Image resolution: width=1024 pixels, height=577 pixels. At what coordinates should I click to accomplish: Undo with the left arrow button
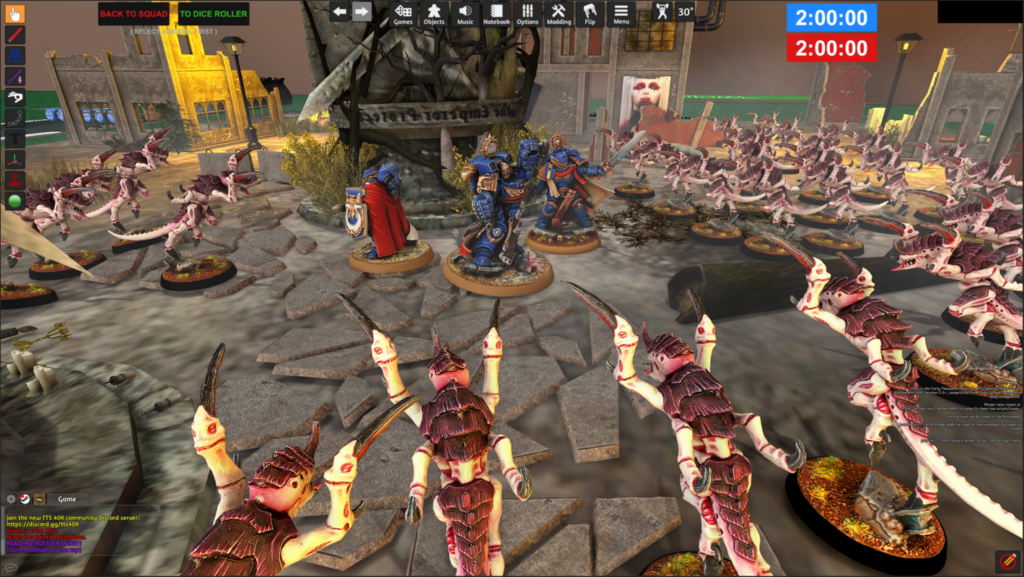pyautogui.click(x=340, y=12)
